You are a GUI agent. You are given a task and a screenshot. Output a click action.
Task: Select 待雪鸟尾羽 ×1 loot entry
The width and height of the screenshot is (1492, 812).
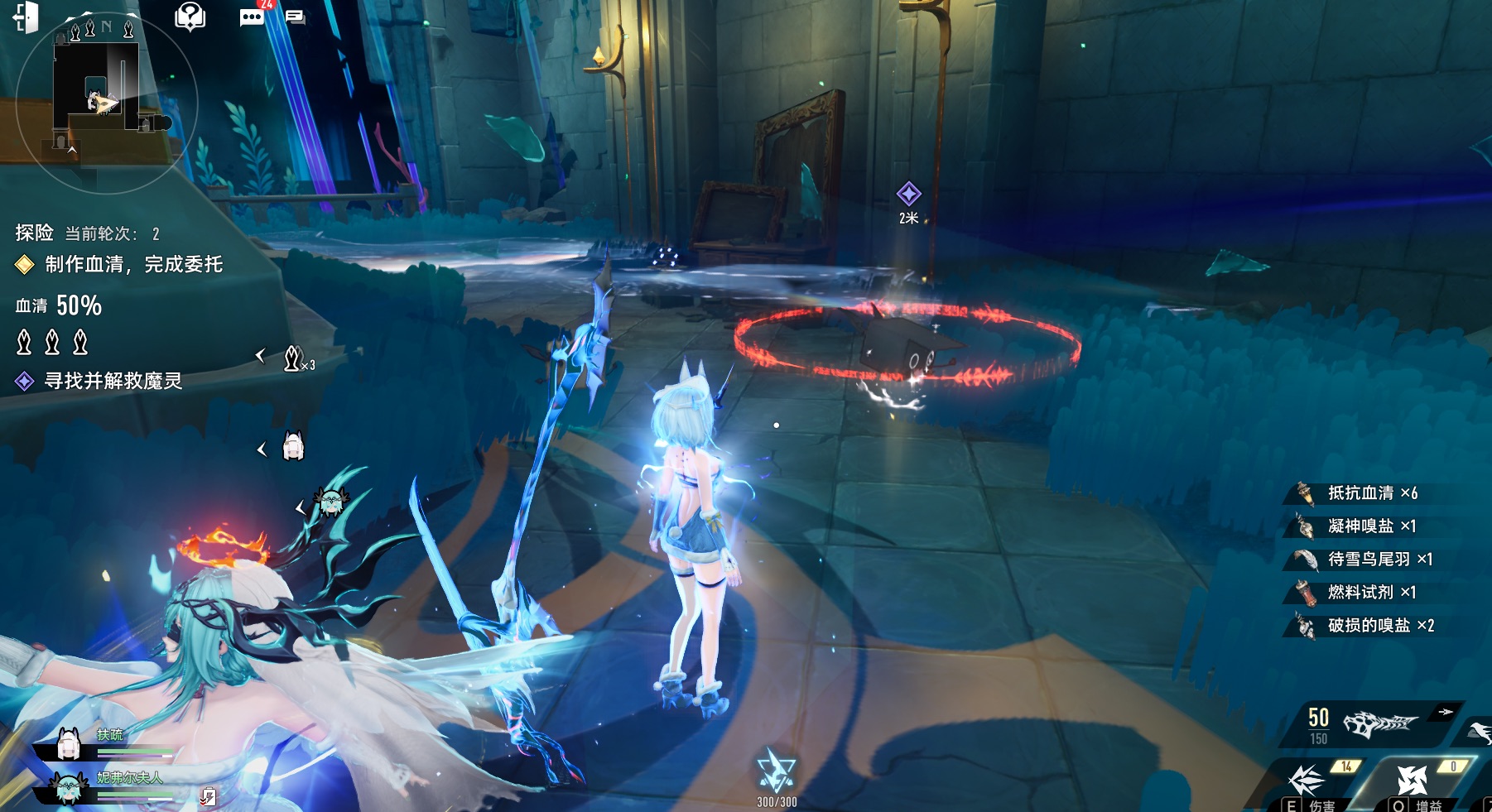pos(1379,560)
